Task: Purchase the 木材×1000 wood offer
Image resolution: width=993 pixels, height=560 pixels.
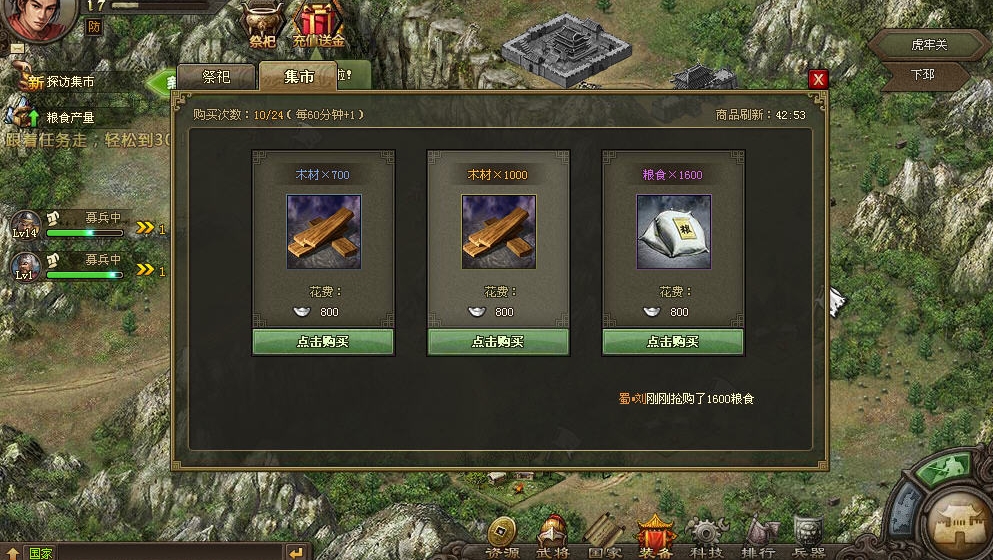Action: pyautogui.click(x=498, y=341)
